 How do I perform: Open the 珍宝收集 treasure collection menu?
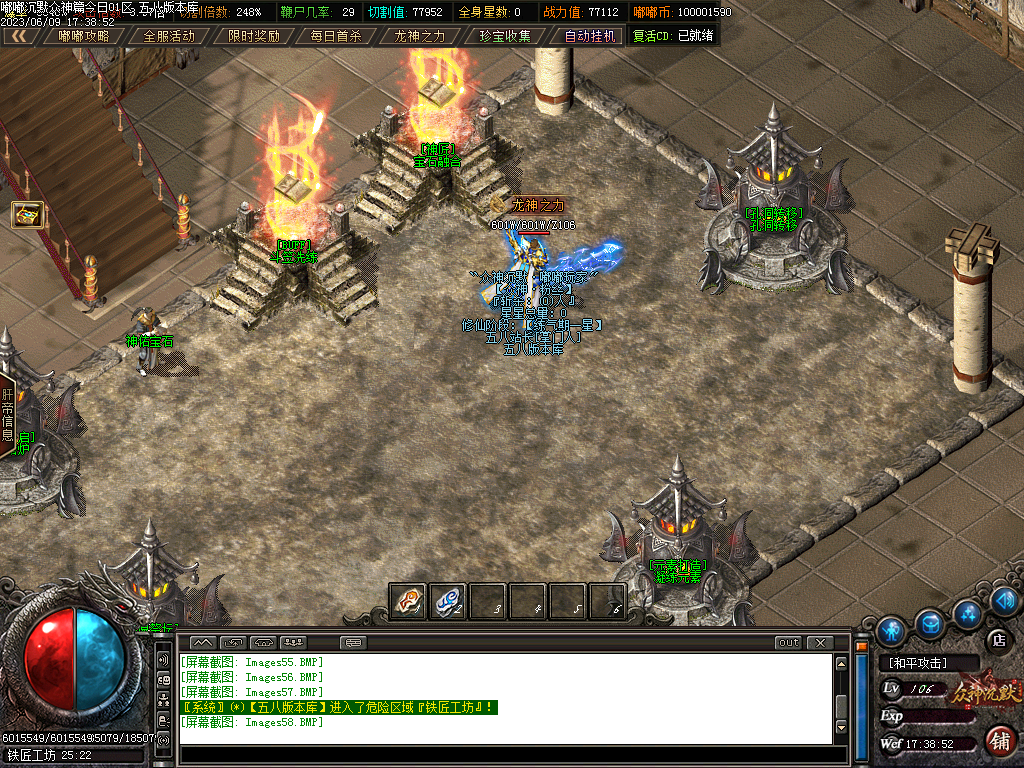point(504,36)
